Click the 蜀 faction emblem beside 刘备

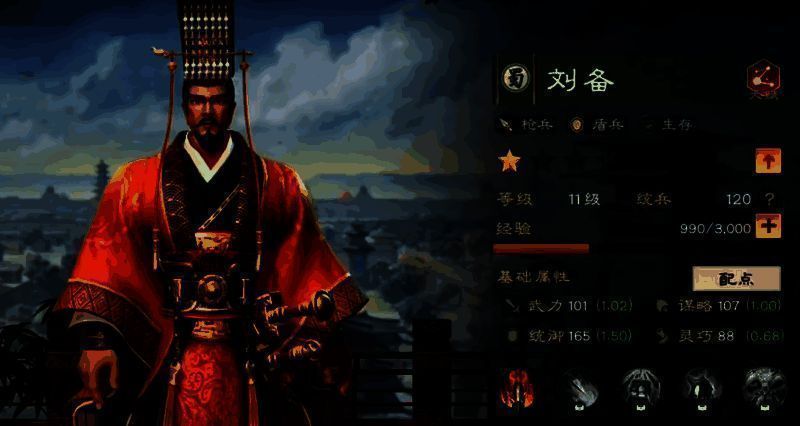coord(516,80)
